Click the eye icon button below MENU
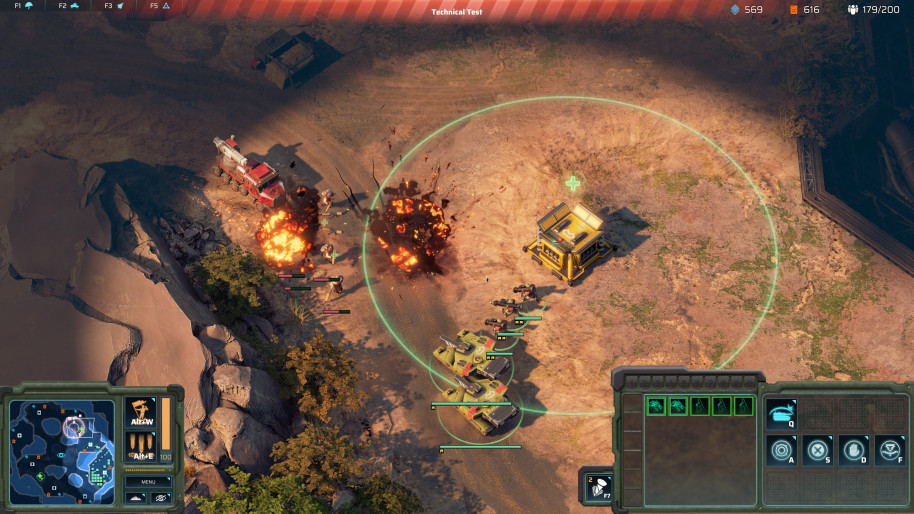The image size is (914, 514). pos(161,497)
